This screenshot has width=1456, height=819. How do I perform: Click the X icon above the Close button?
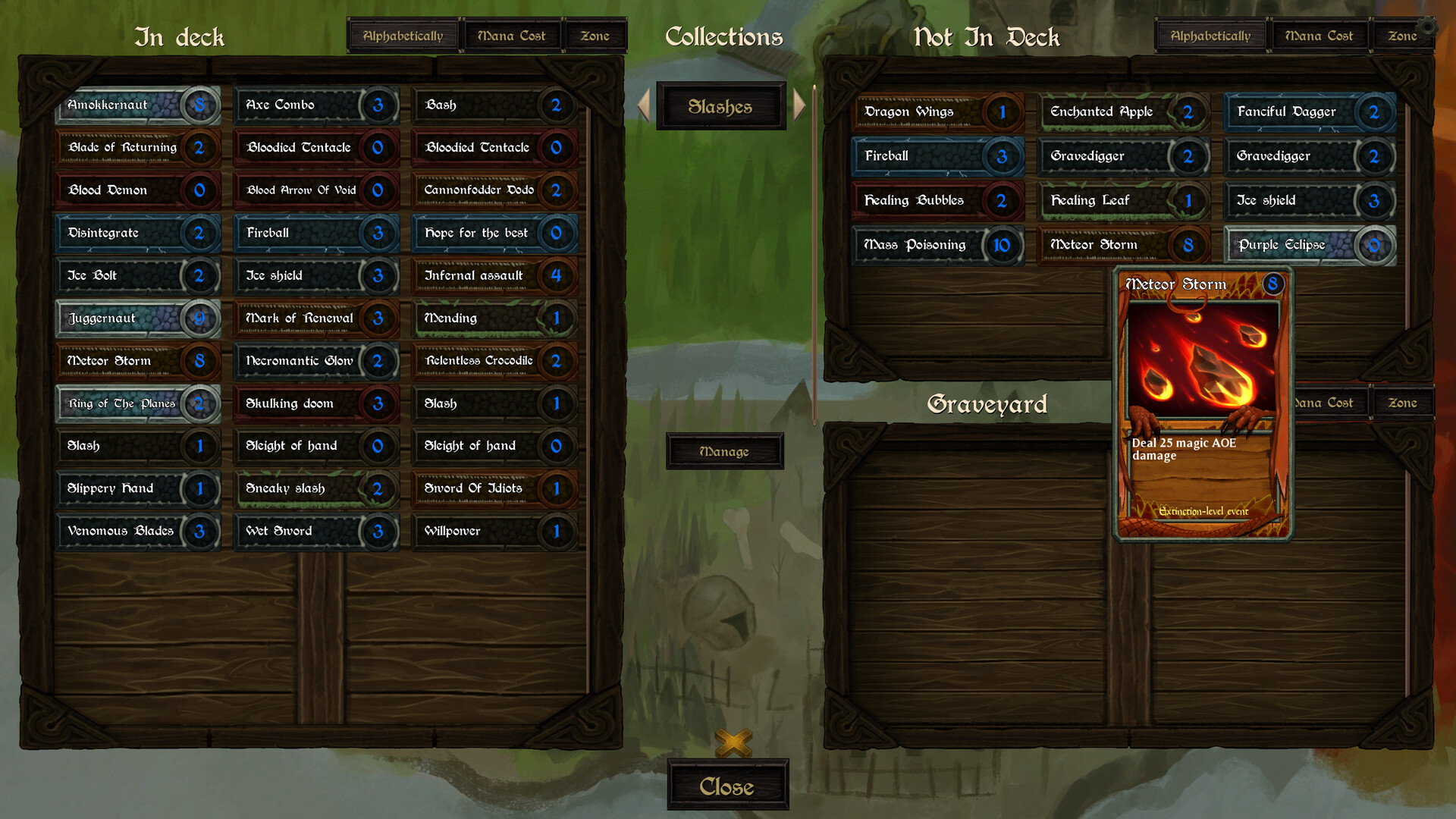(x=733, y=744)
